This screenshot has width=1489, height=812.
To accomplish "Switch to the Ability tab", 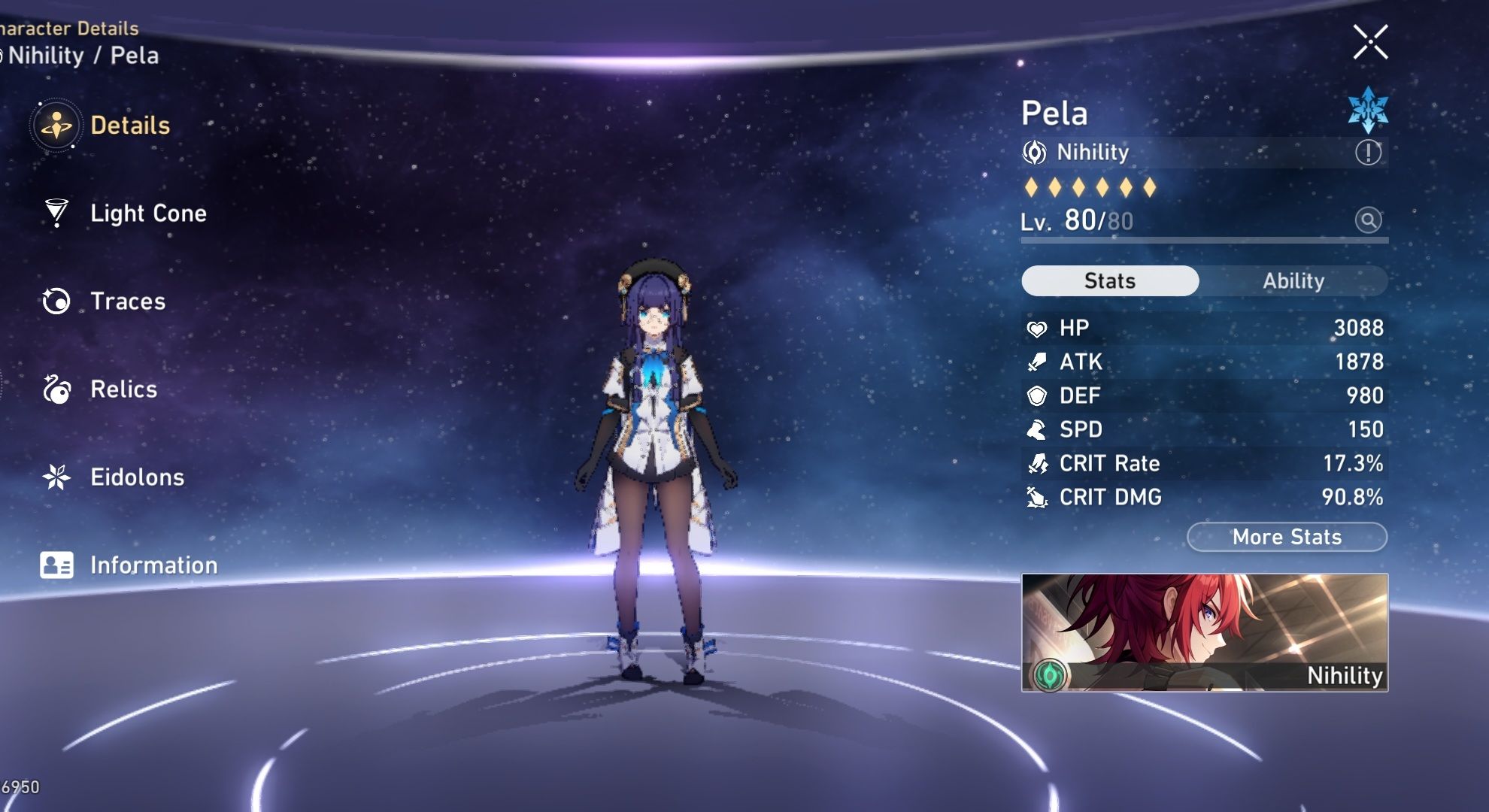I will (1293, 280).
